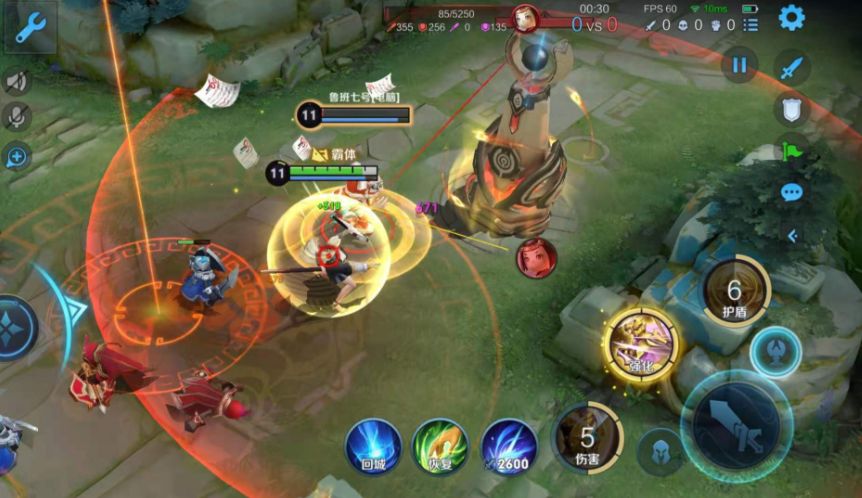Viewport: 862px width, 498px height.
Task: Open the chat bubble with plus sign
Action: coord(16,156)
